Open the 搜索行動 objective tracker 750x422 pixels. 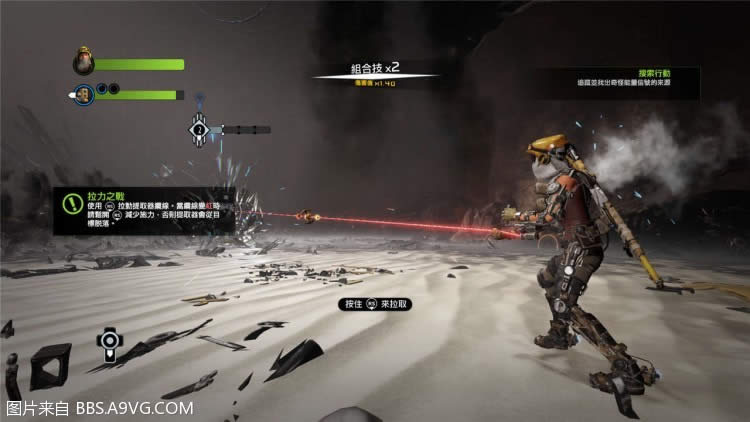coord(617,82)
